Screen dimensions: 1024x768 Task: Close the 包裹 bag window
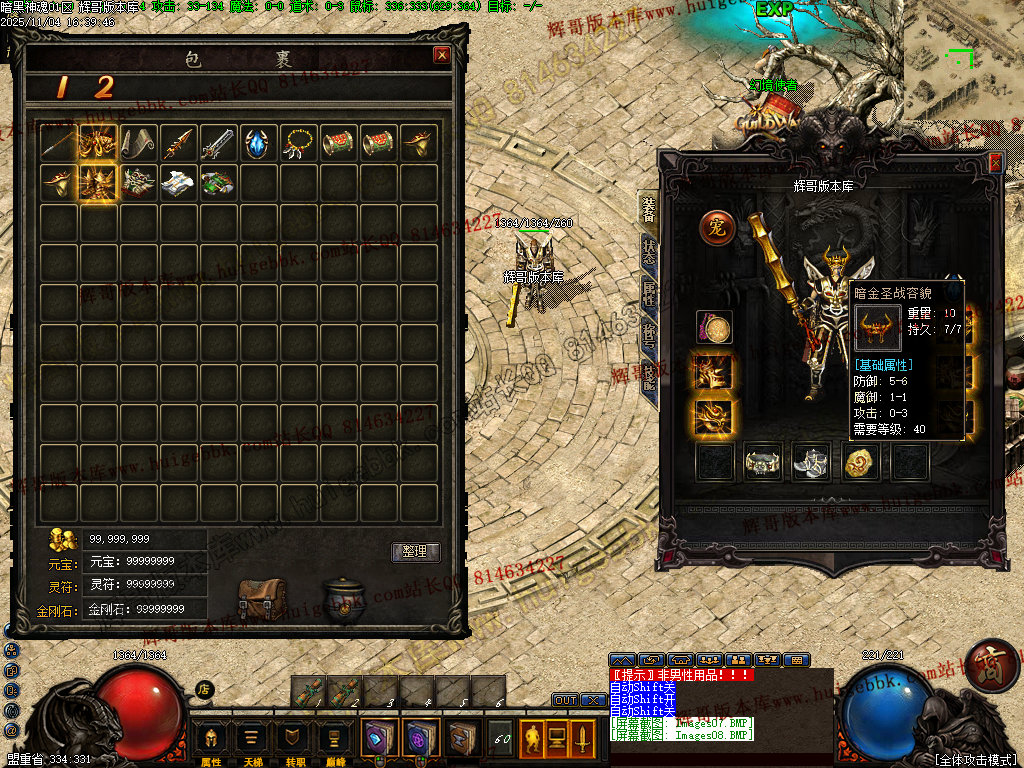click(x=441, y=56)
